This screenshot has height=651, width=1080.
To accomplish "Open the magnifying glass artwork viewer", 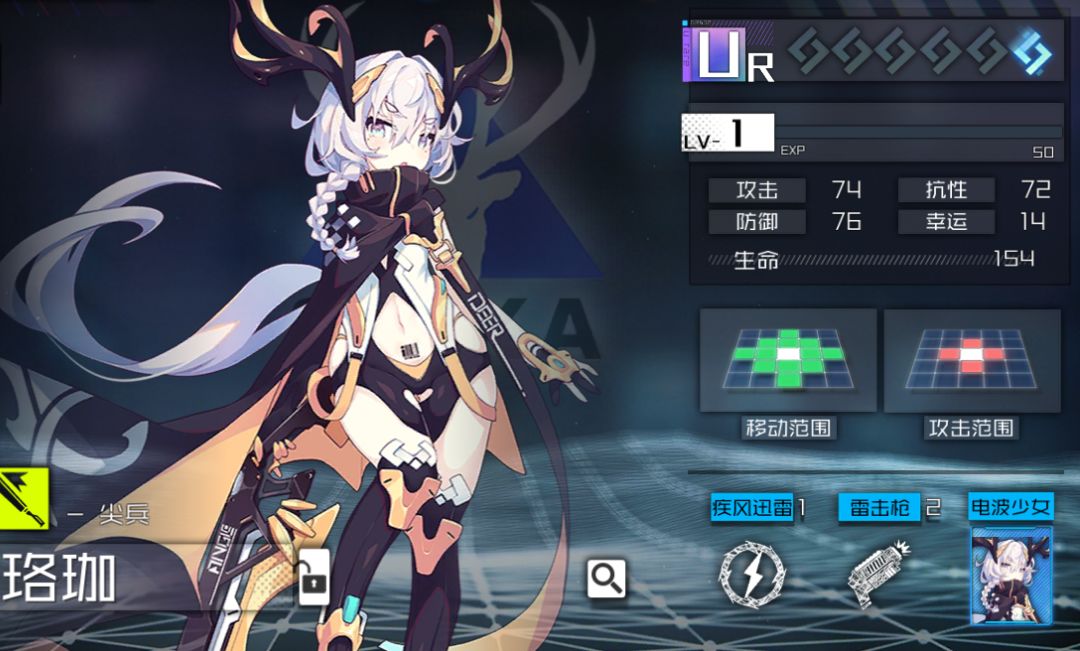I will tap(606, 578).
